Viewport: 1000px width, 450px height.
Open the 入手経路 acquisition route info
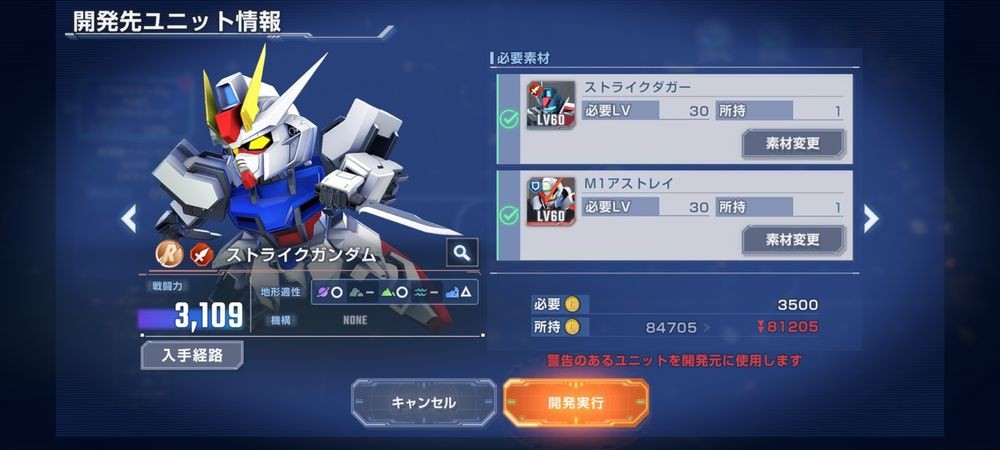pyautogui.click(x=192, y=355)
